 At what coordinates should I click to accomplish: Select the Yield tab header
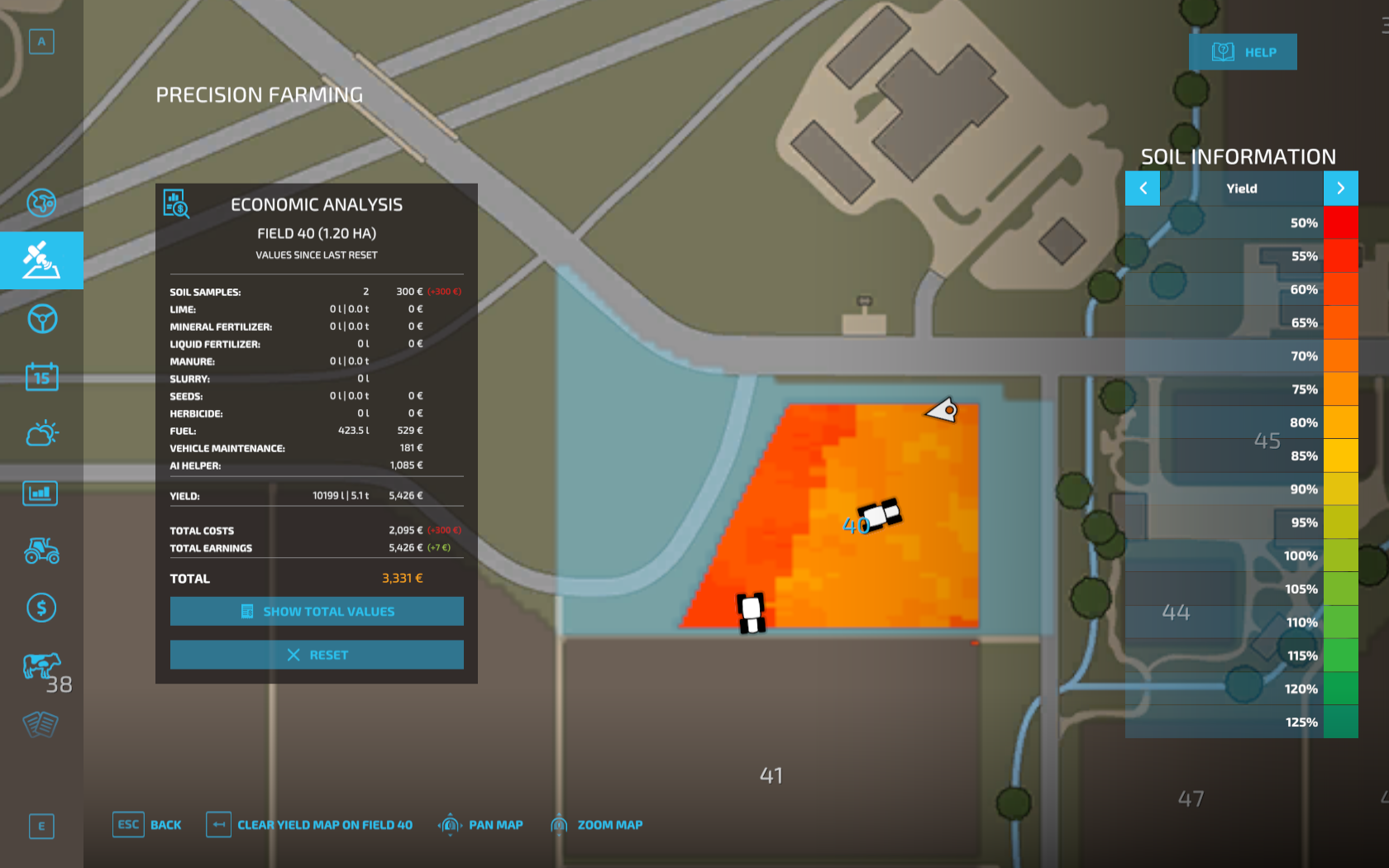tap(1243, 188)
